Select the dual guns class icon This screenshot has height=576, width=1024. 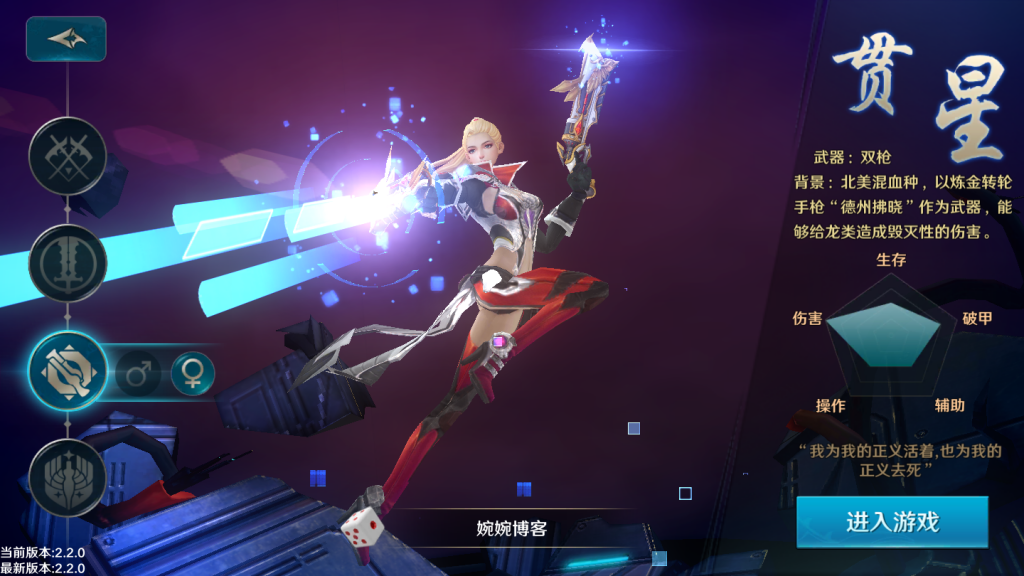click(68, 370)
